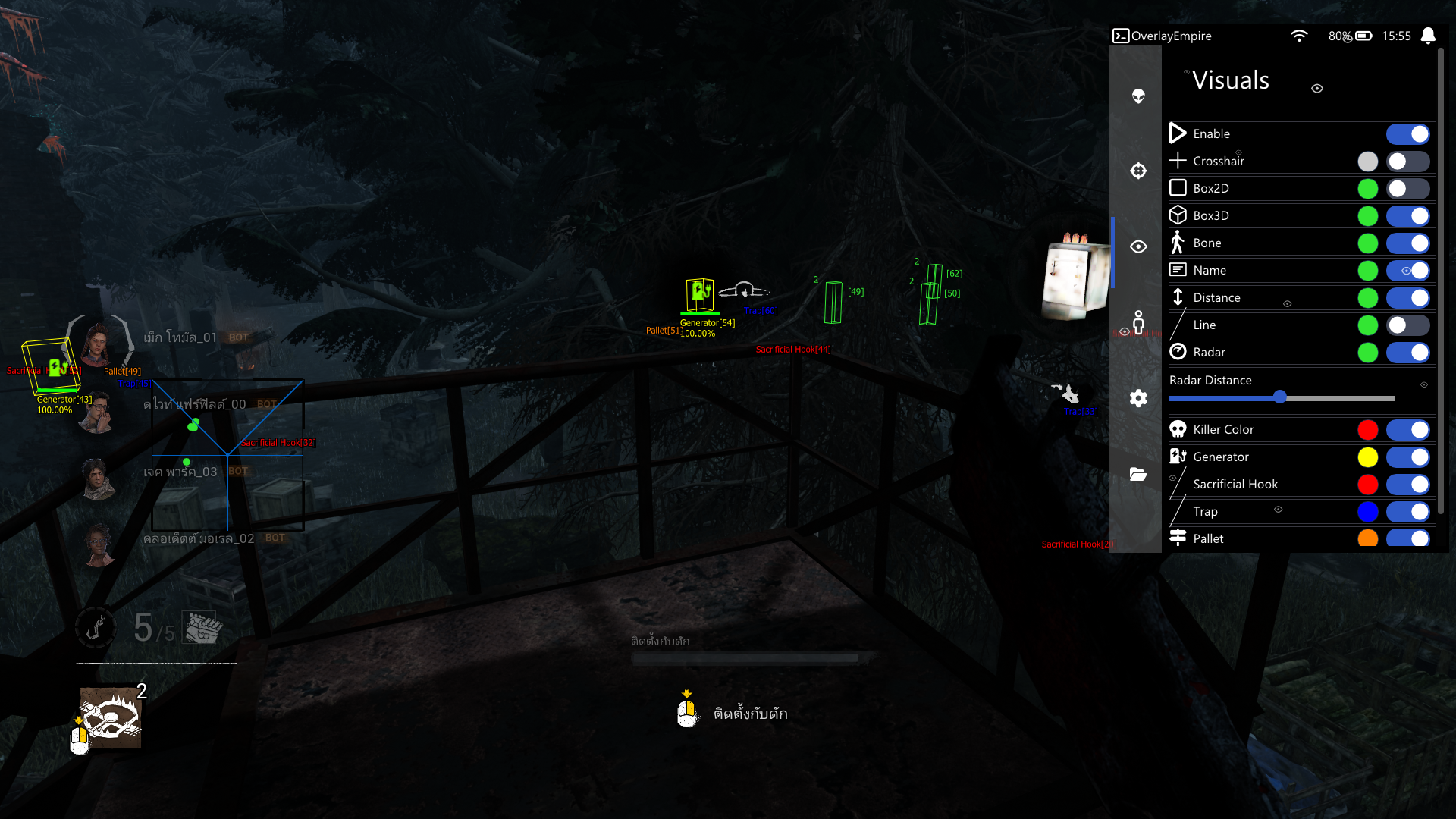Toggle the Sacrificial Hook switch

click(1407, 485)
